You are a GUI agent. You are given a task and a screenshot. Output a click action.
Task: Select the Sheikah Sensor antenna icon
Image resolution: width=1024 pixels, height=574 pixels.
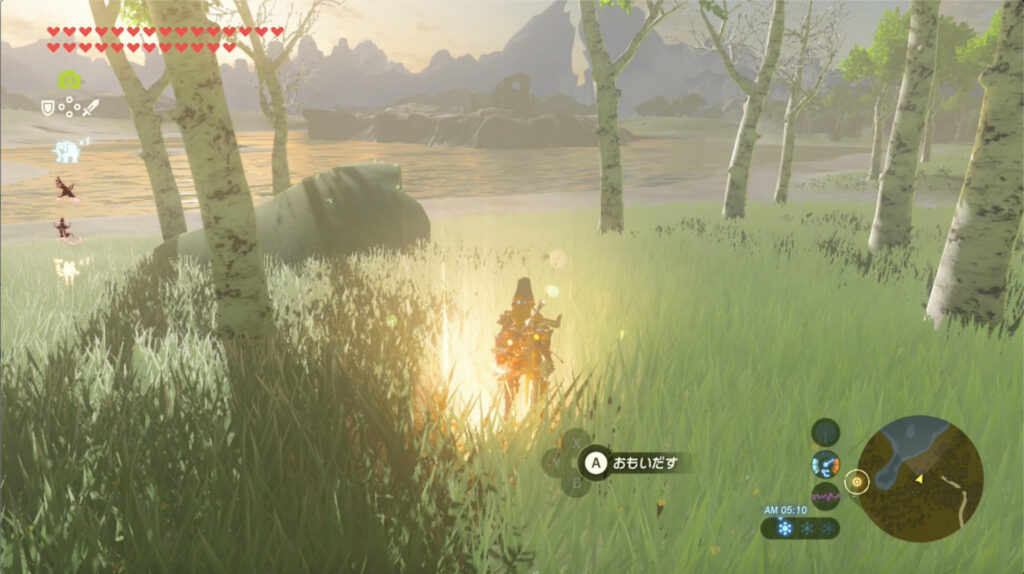pyautogui.click(x=825, y=433)
